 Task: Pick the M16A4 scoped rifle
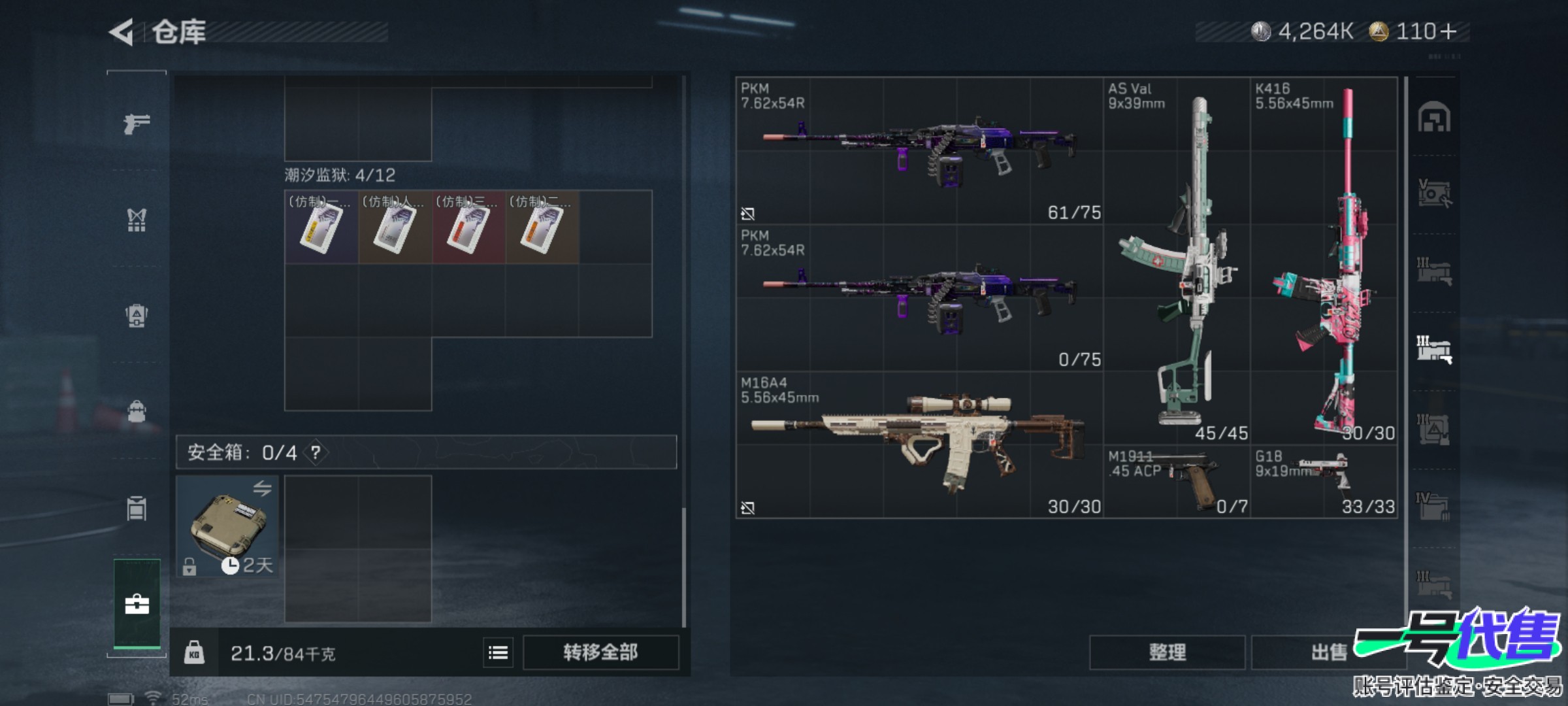pyautogui.click(x=919, y=445)
